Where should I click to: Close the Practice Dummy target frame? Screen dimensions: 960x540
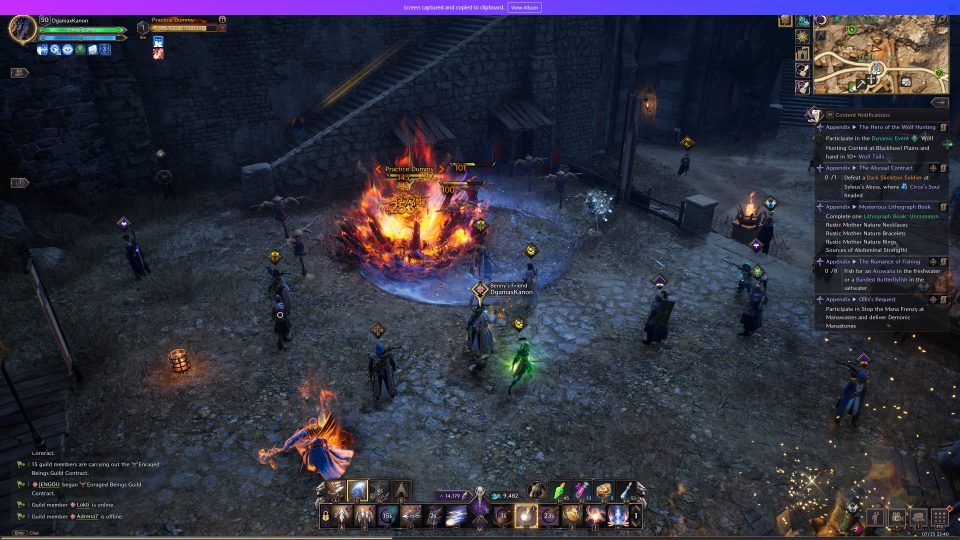pyautogui.click(x=222, y=29)
